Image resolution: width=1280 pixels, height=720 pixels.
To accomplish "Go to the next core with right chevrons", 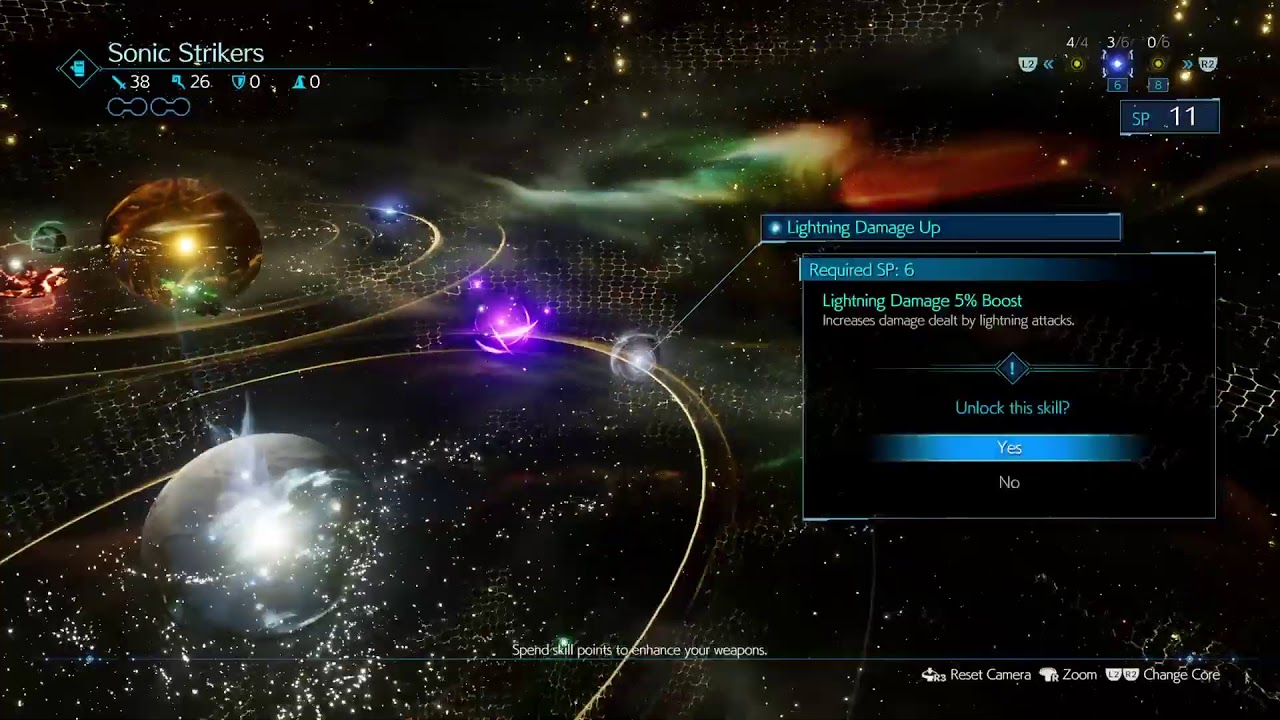I will tap(1187, 65).
